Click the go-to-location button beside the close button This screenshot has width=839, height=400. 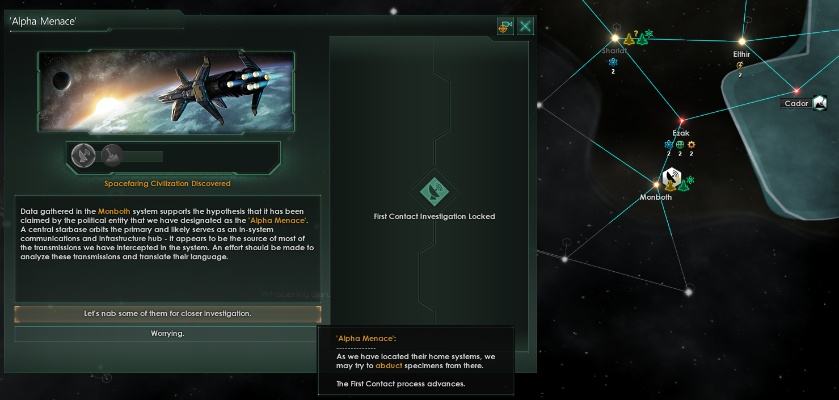[505, 26]
